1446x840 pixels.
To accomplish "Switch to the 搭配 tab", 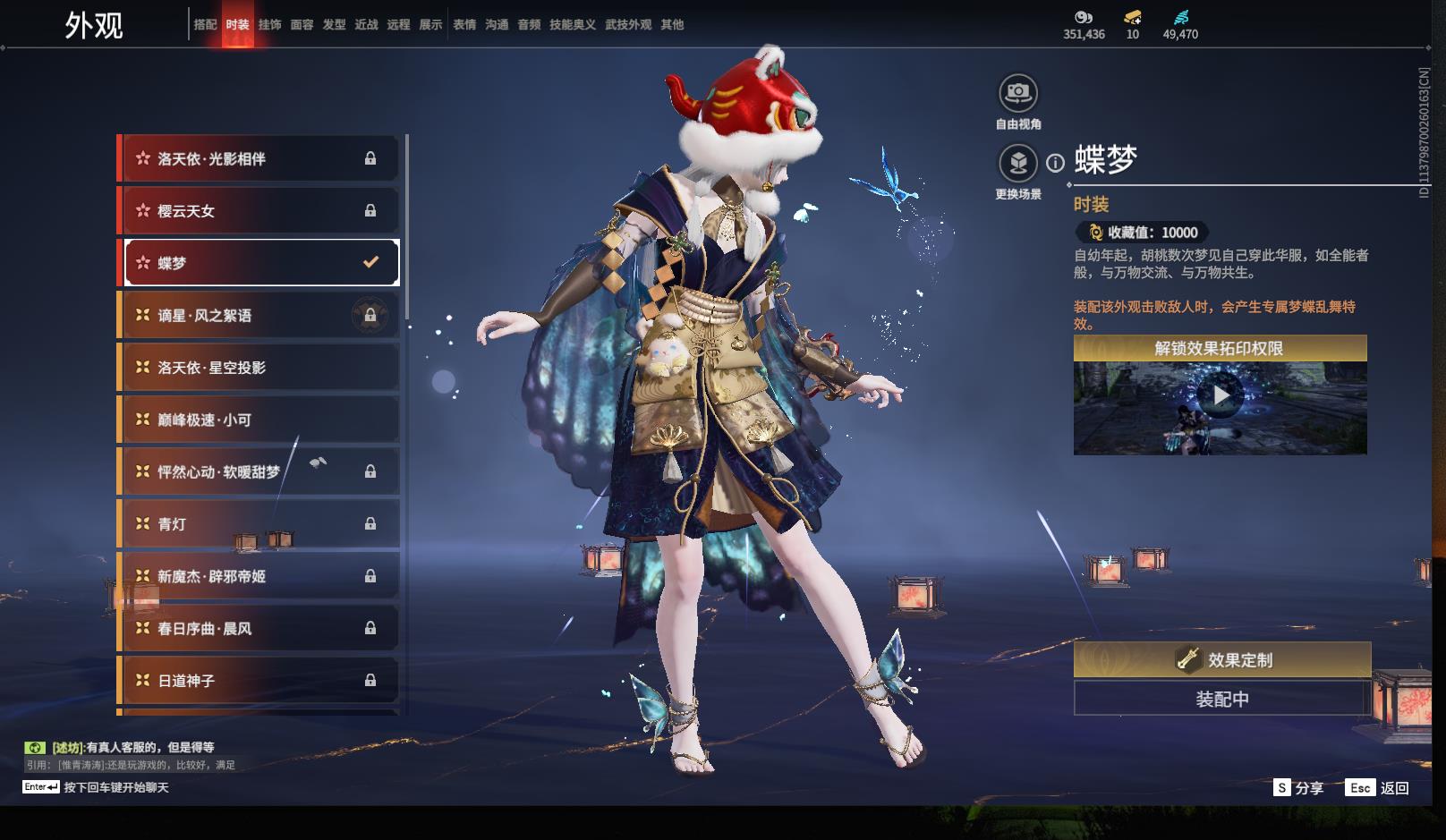I will [x=205, y=25].
